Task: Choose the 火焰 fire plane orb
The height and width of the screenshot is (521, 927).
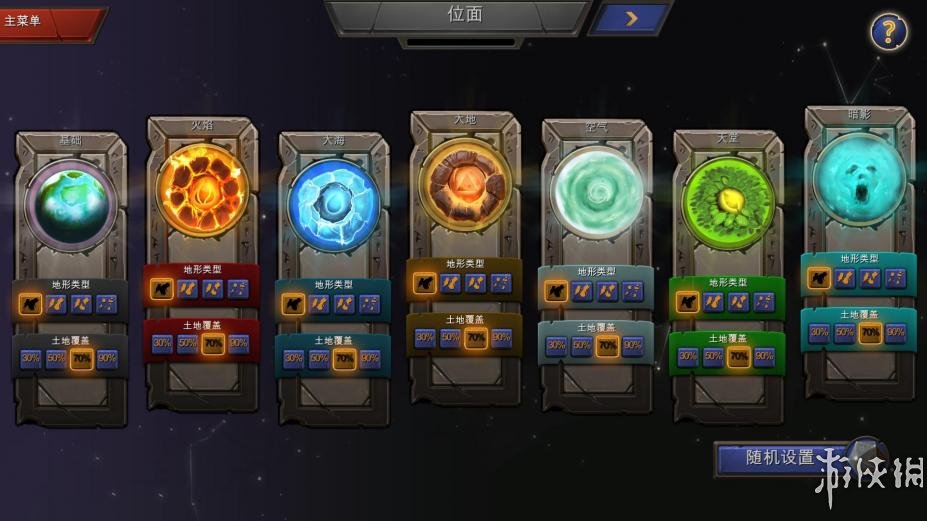Action: [x=202, y=188]
